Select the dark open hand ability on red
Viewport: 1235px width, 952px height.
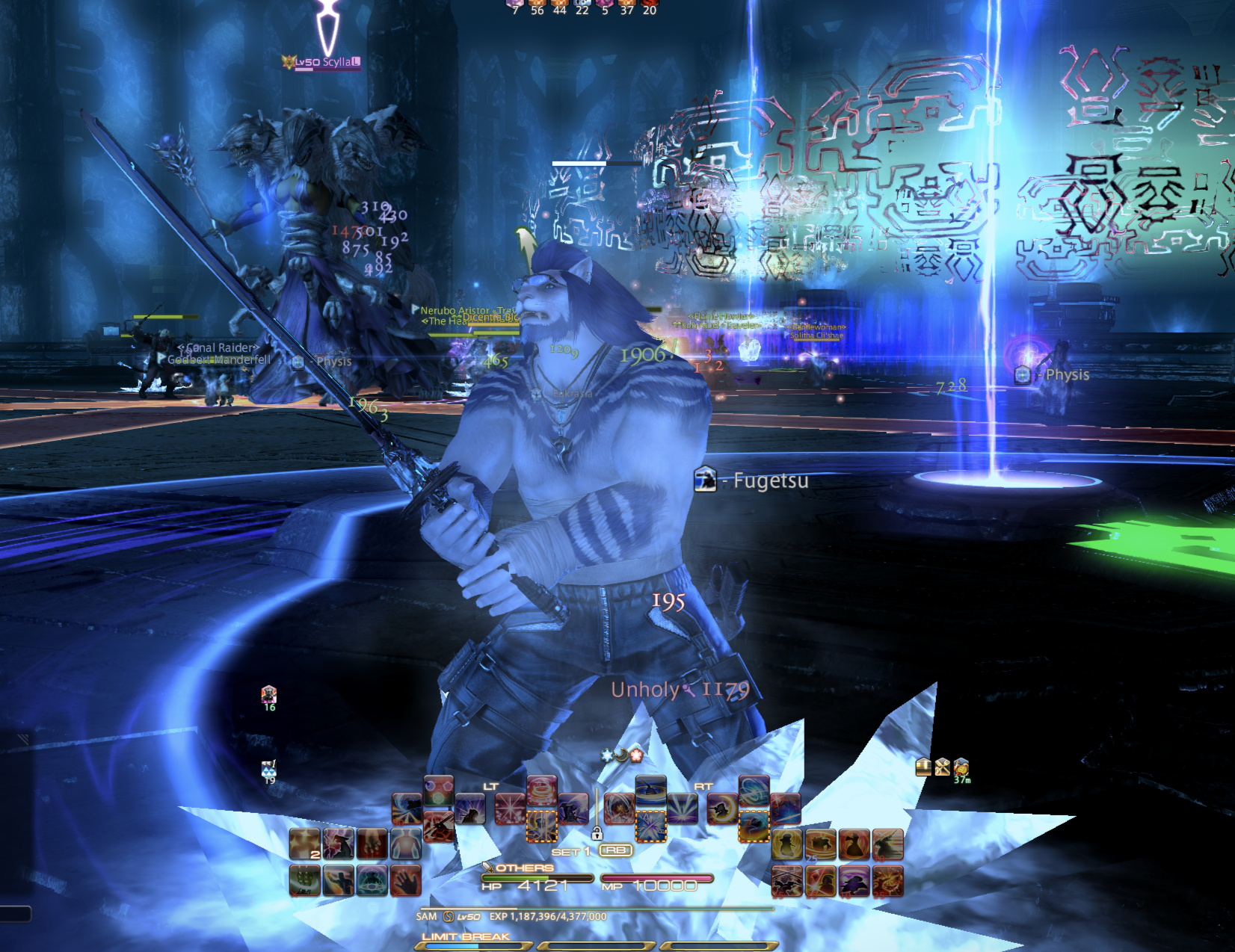pyautogui.click(x=406, y=880)
